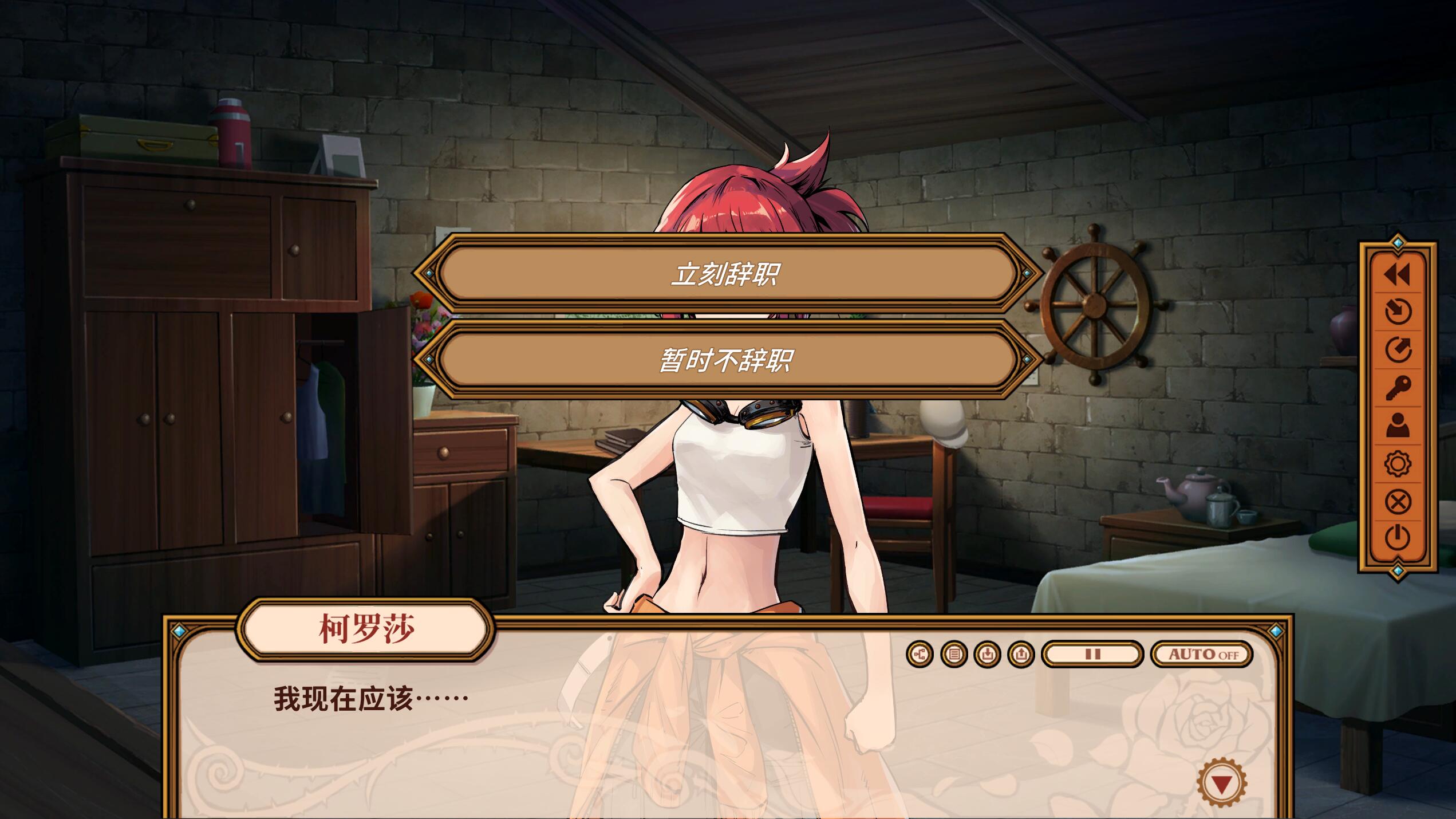Show the dialogue log list icon
Image resolution: width=1456 pixels, height=819 pixels.
click(x=954, y=654)
